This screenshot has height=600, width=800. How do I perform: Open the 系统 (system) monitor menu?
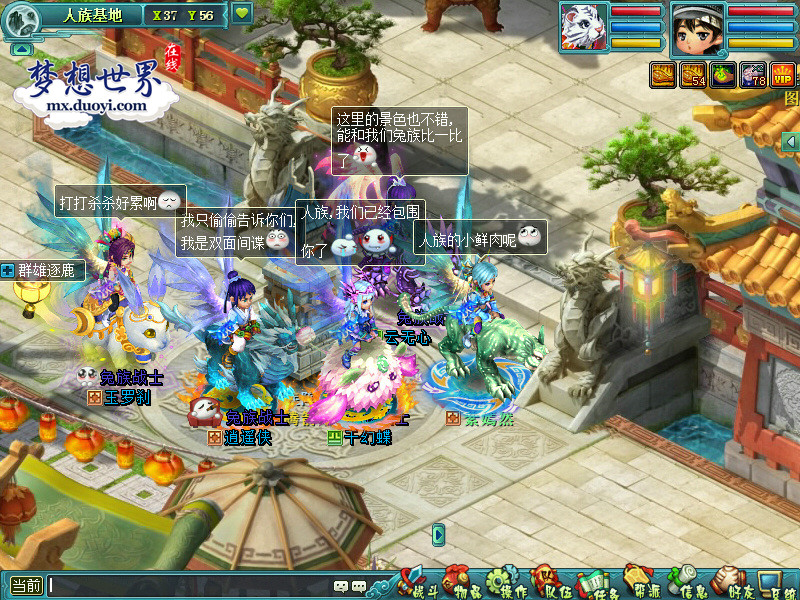773,582
